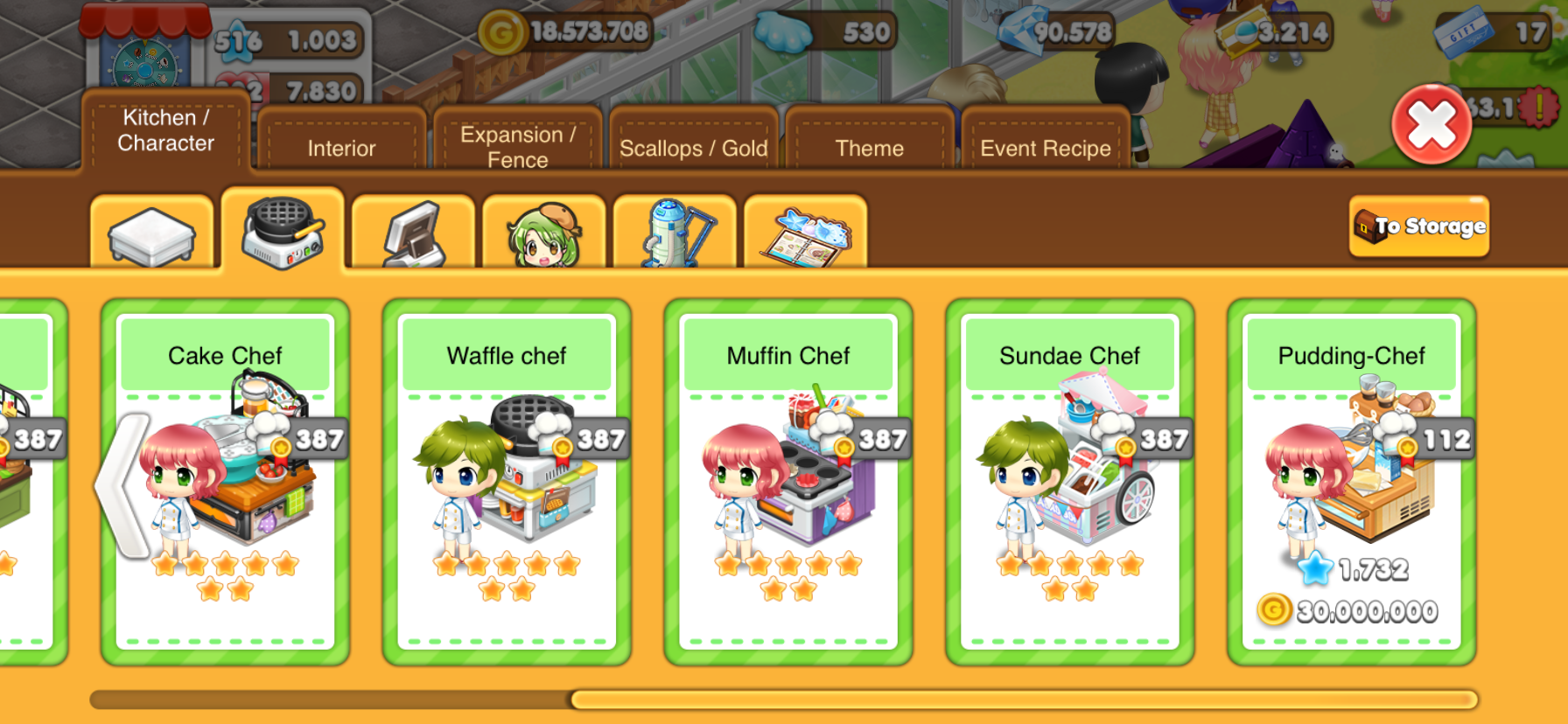Choose the green-haired character category
This screenshot has width=1568, height=724.
(543, 233)
